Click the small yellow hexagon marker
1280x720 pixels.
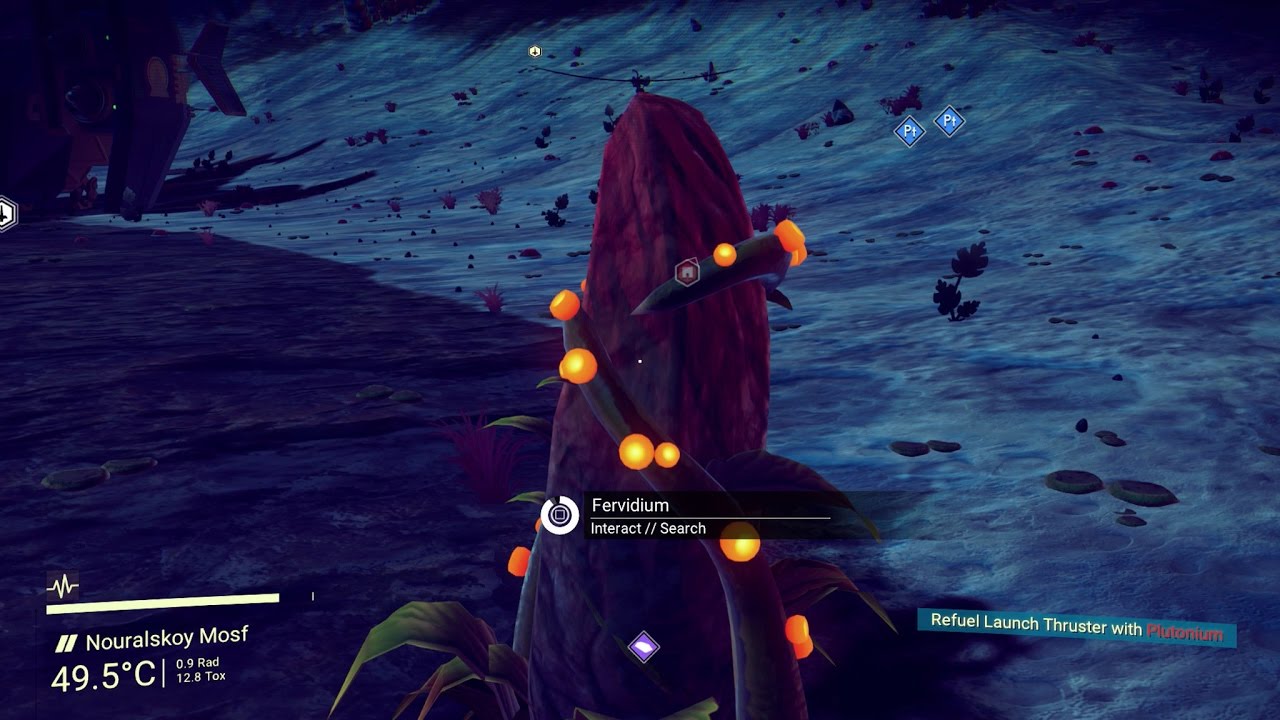click(x=535, y=51)
